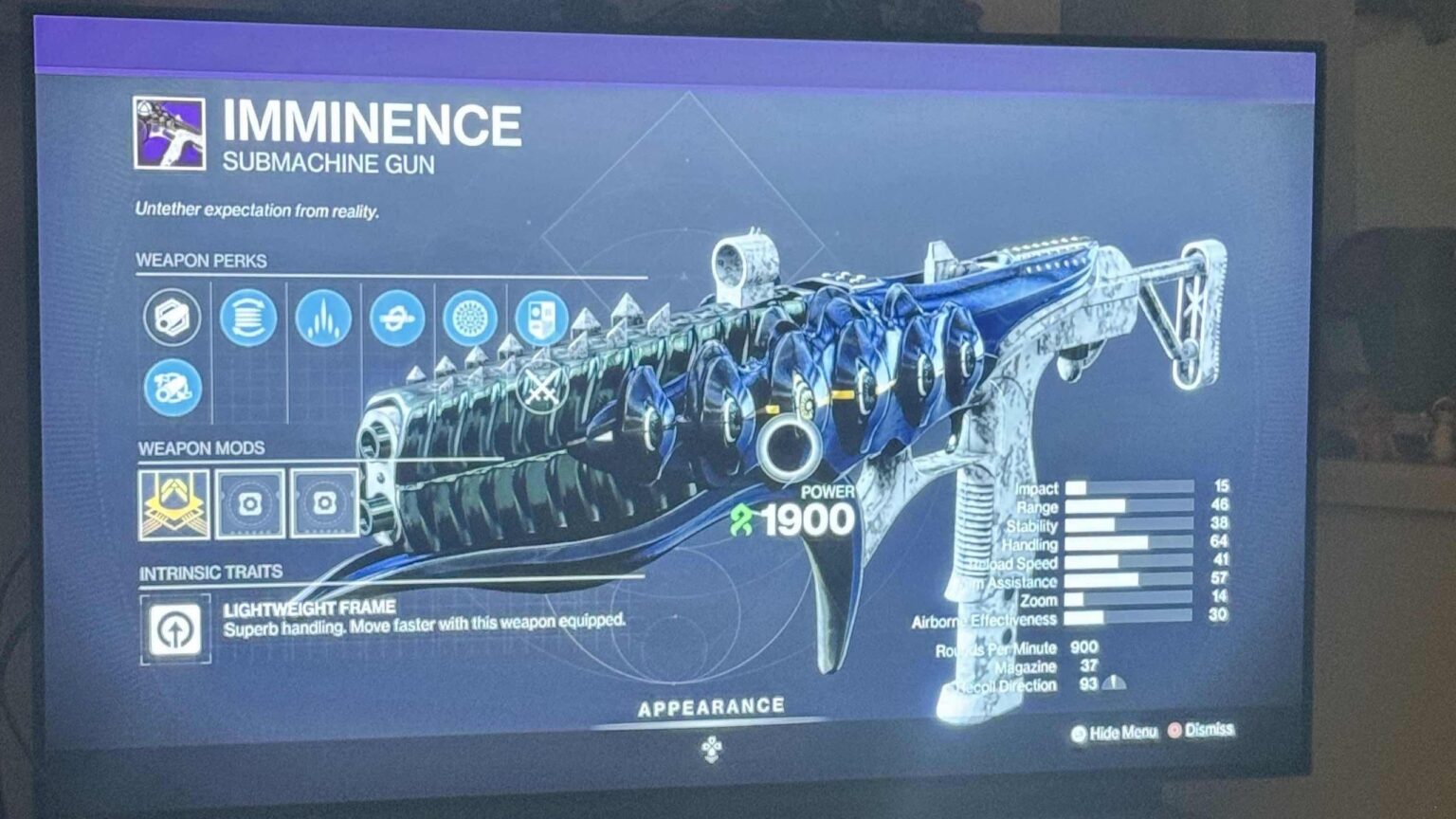
Task: Switch to the Appearance section
Action: 712,705
